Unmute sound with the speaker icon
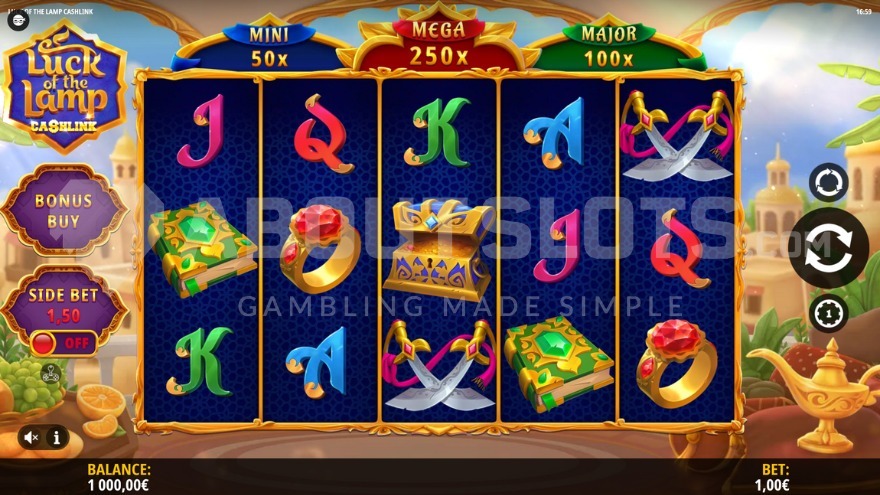The image size is (880, 495). pyautogui.click(x=33, y=437)
